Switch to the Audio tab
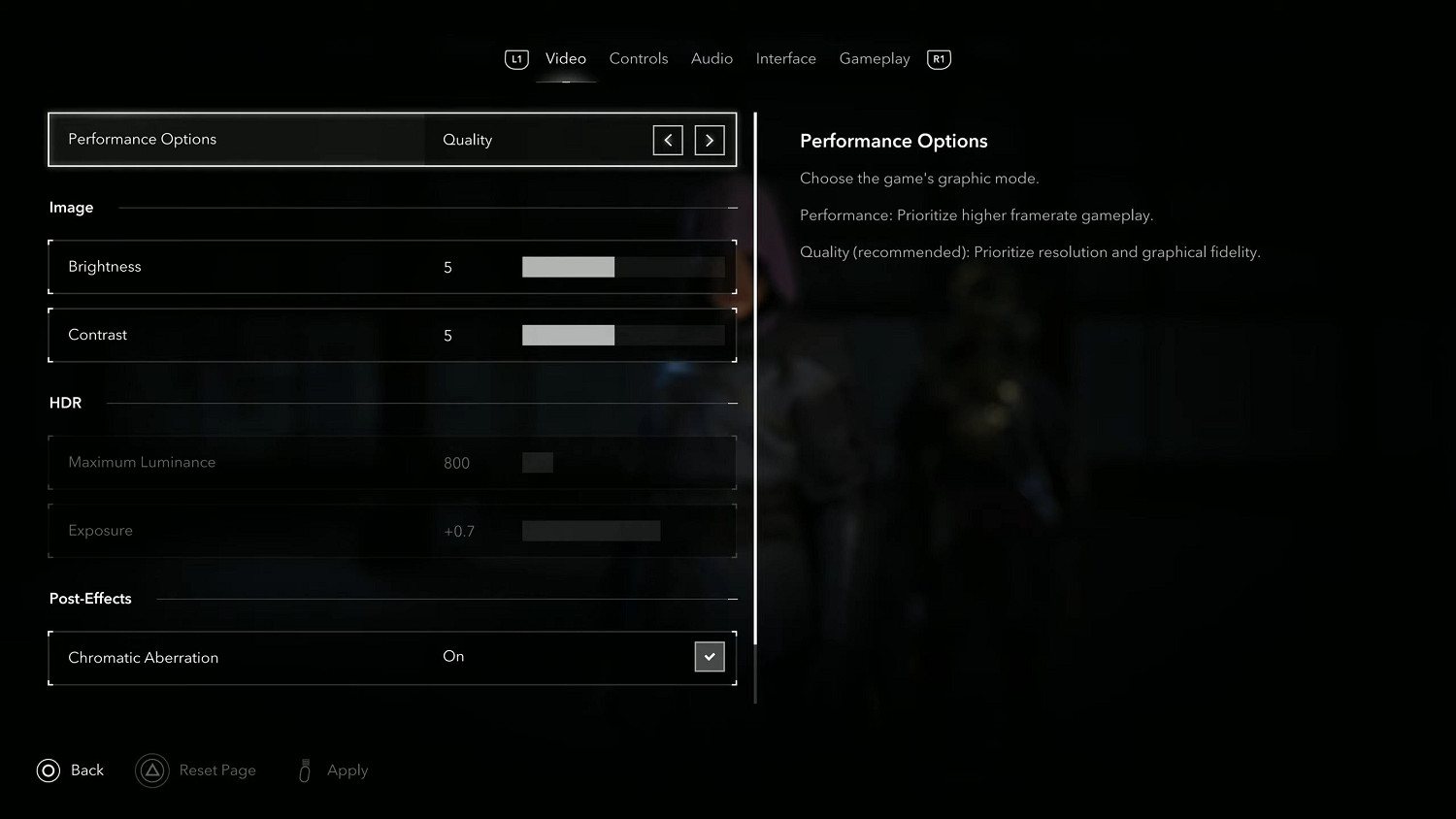This screenshot has width=1456, height=819. click(x=711, y=58)
